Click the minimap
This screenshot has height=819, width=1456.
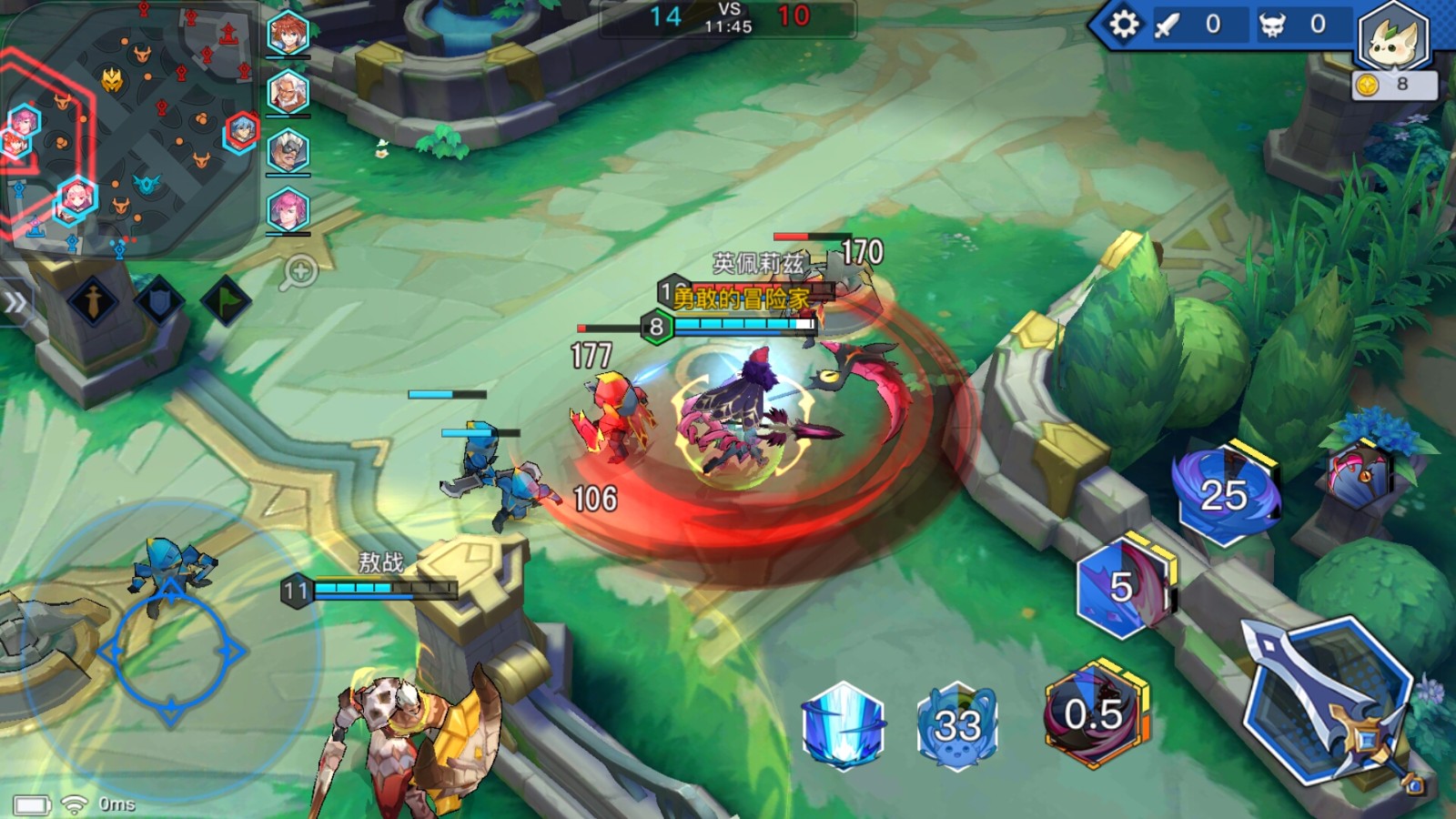coord(127,127)
